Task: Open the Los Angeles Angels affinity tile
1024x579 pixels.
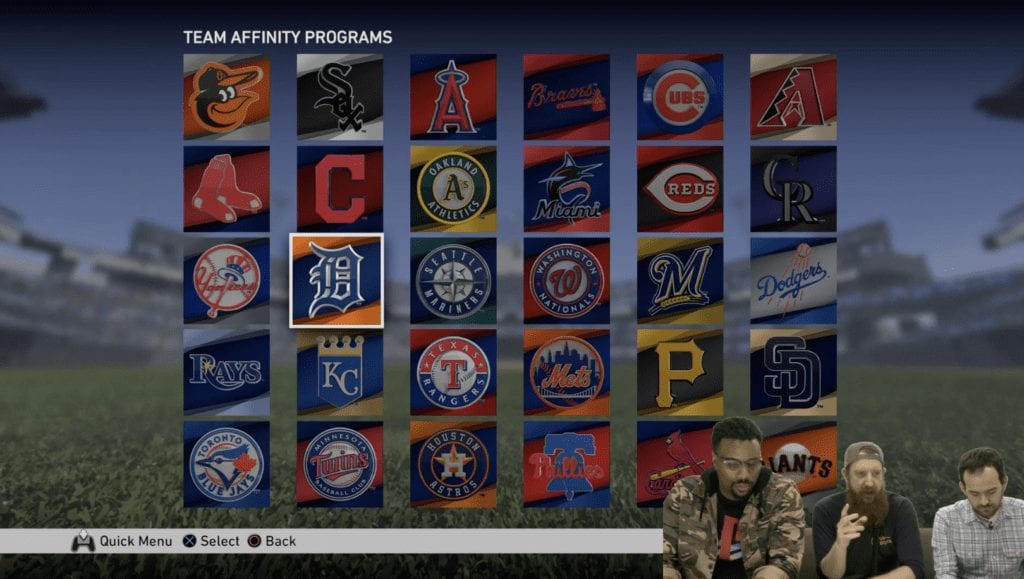Action: click(x=453, y=97)
